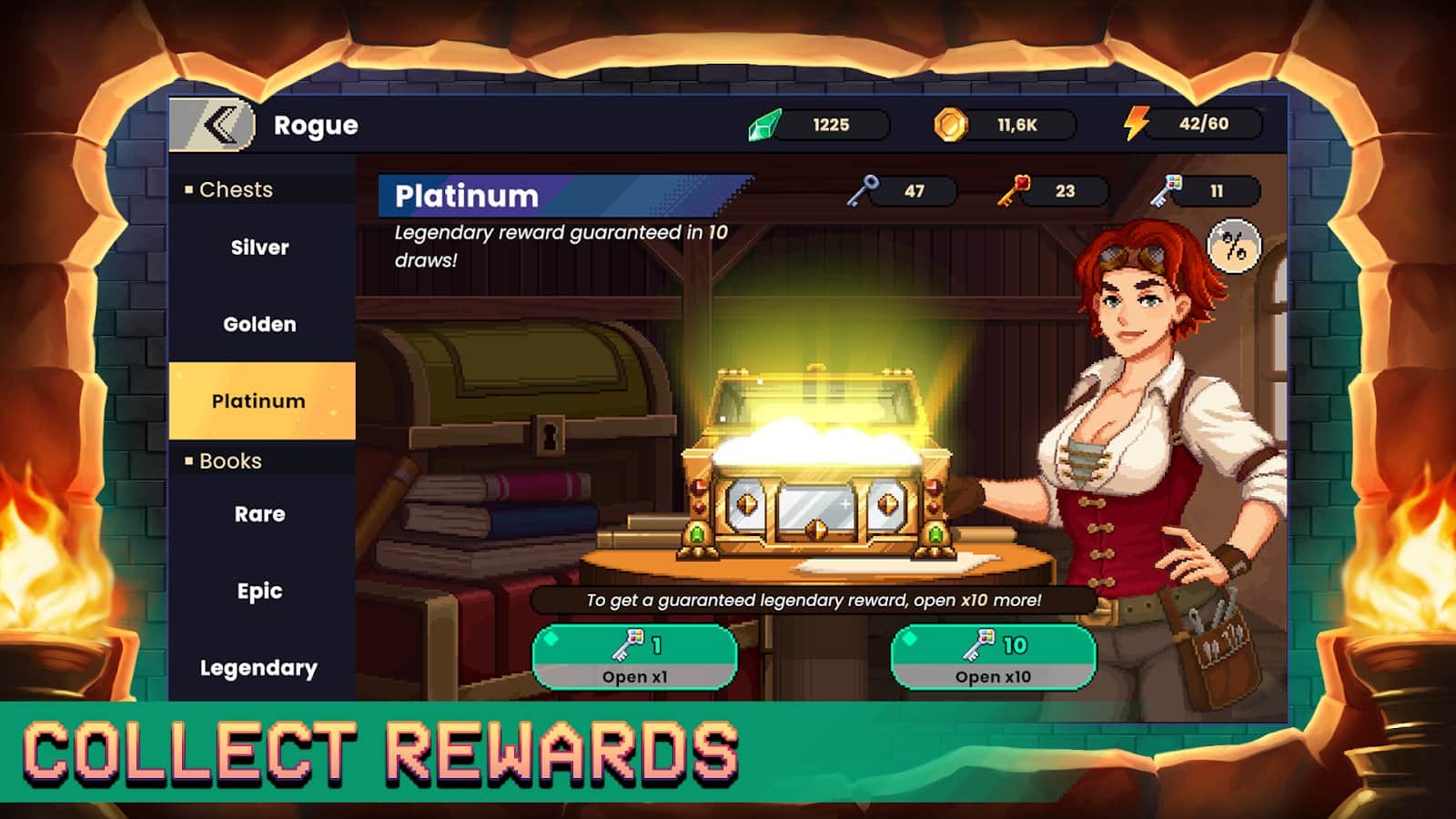The width and height of the screenshot is (1456, 819).
Task: Select the Platinum chest tab
Action: pyautogui.click(x=259, y=400)
